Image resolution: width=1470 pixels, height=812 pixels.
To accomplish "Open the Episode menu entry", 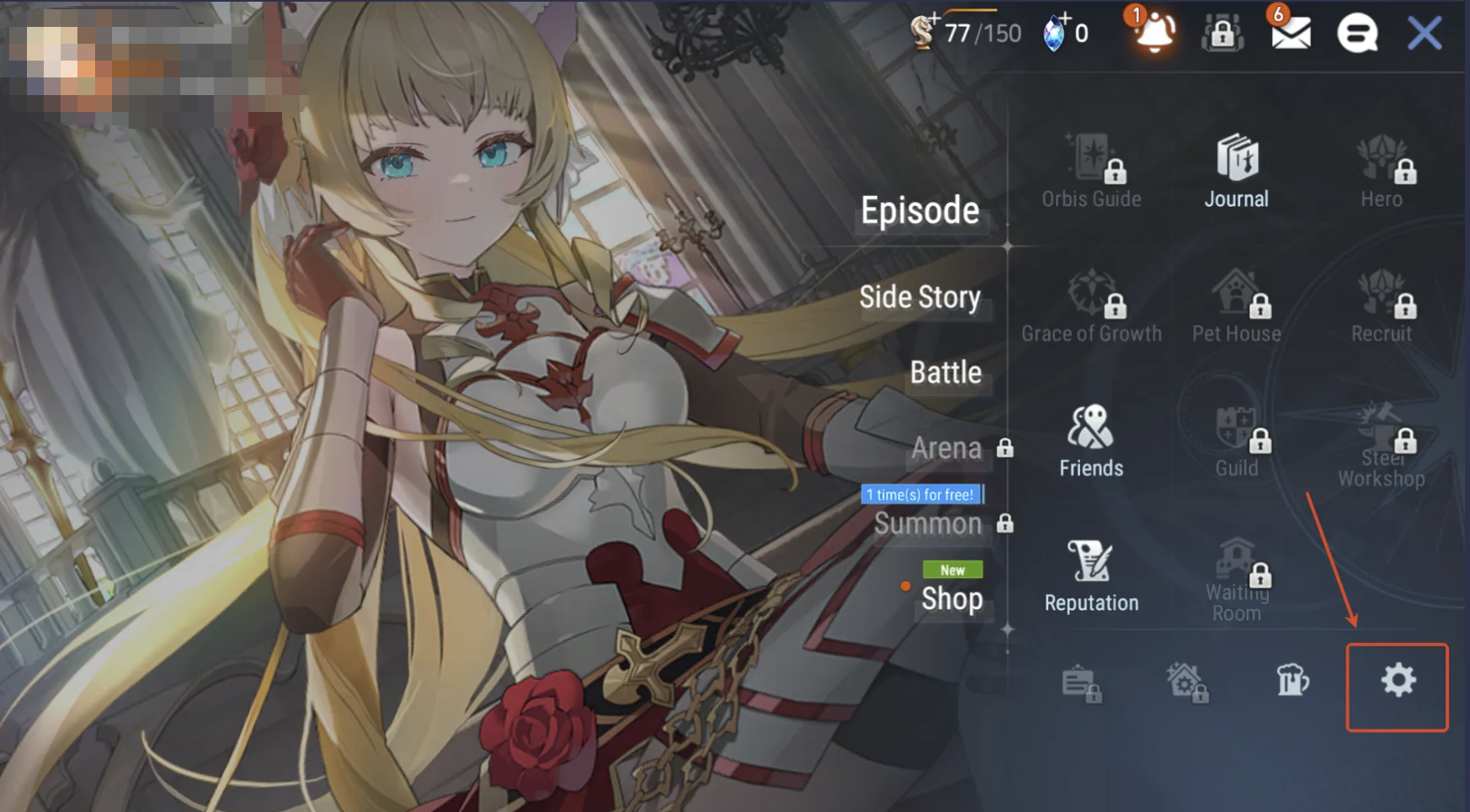I will [x=919, y=210].
